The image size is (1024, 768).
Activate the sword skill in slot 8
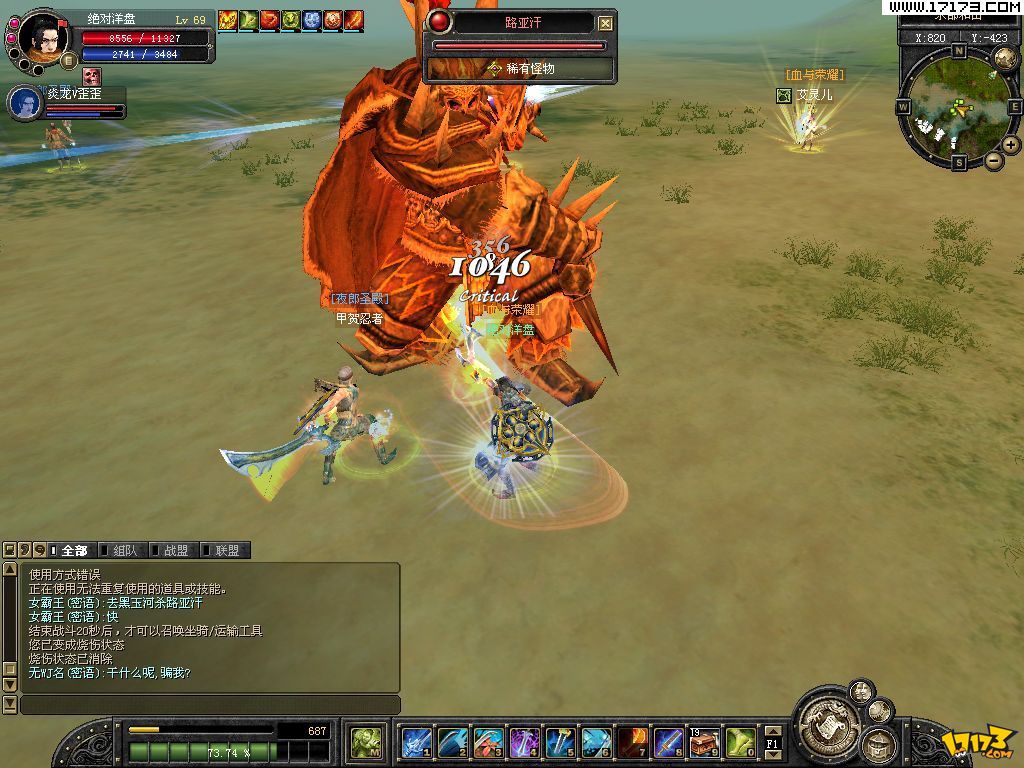pos(668,743)
